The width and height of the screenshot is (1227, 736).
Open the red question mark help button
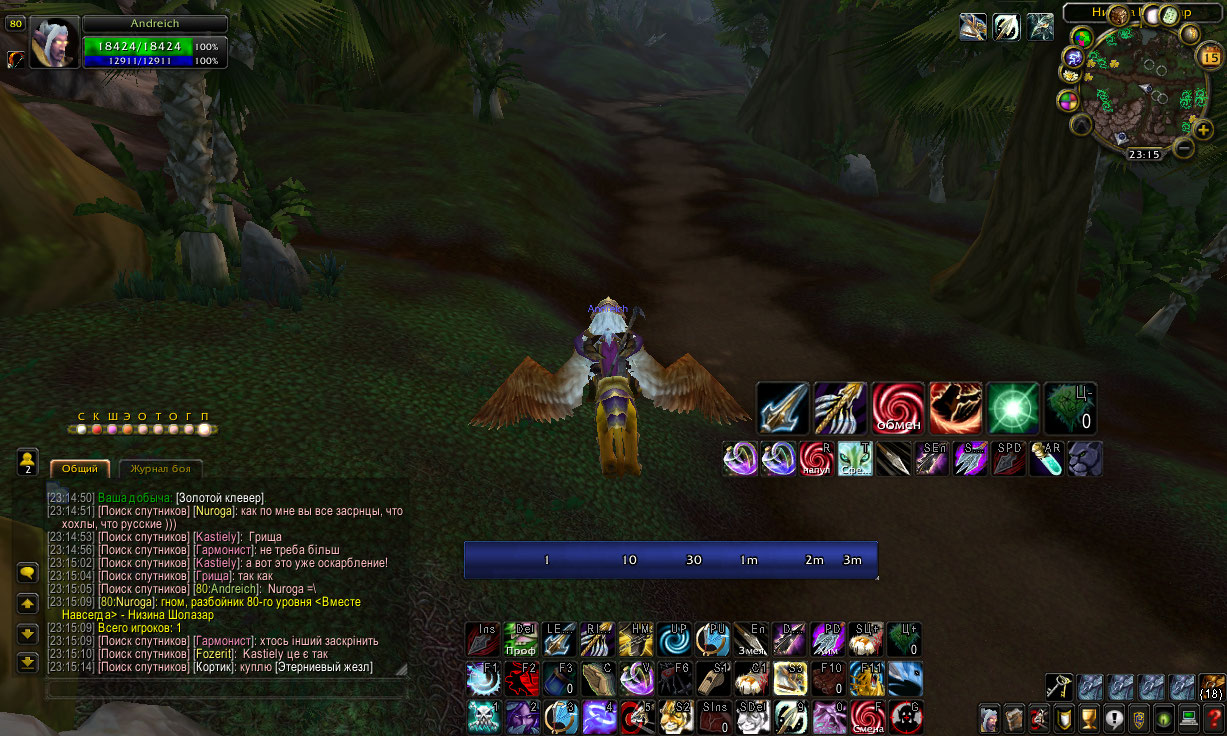point(1214,718)
